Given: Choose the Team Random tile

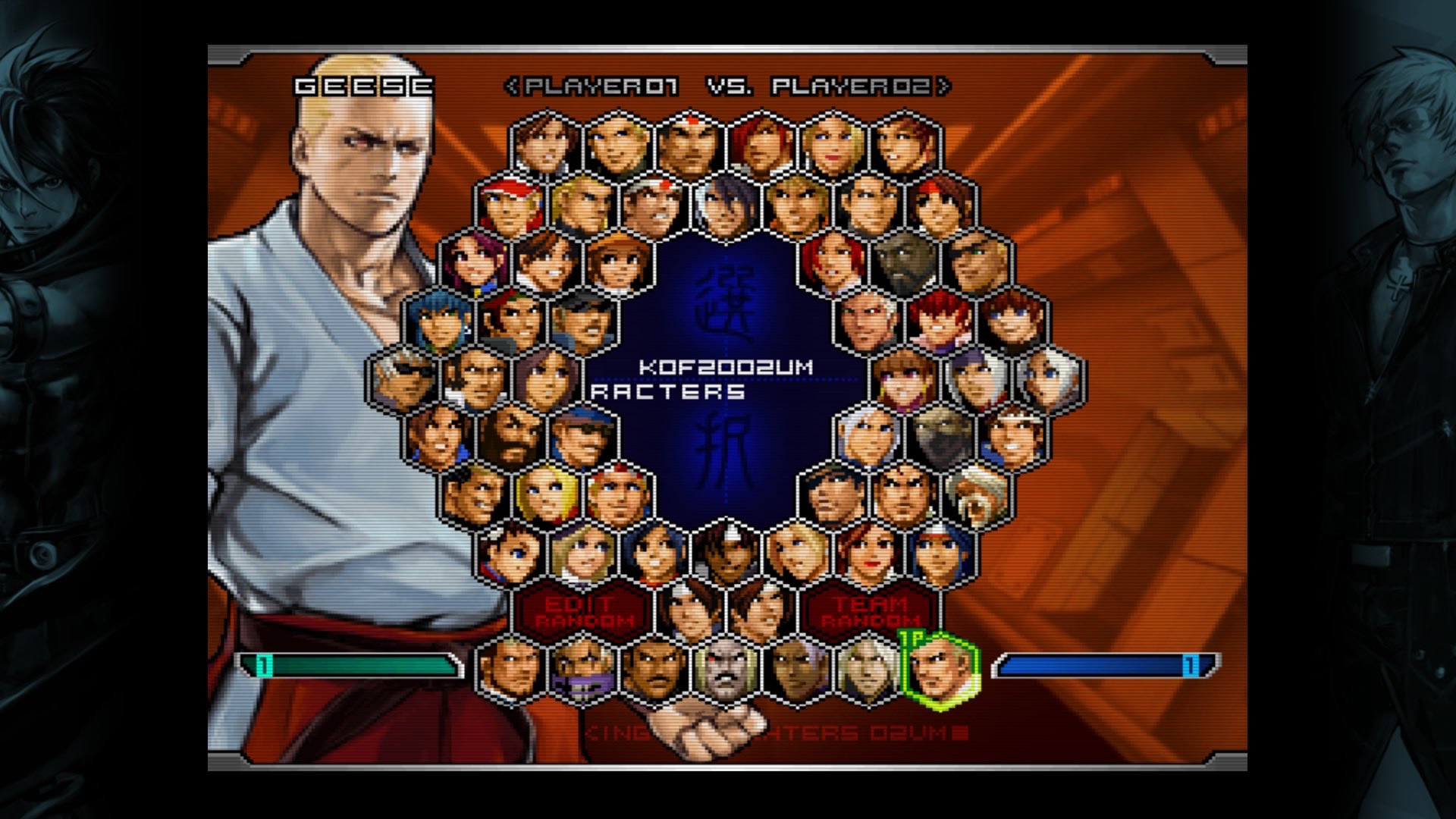Looking at the screenshot, I should [x=871, y=612].
